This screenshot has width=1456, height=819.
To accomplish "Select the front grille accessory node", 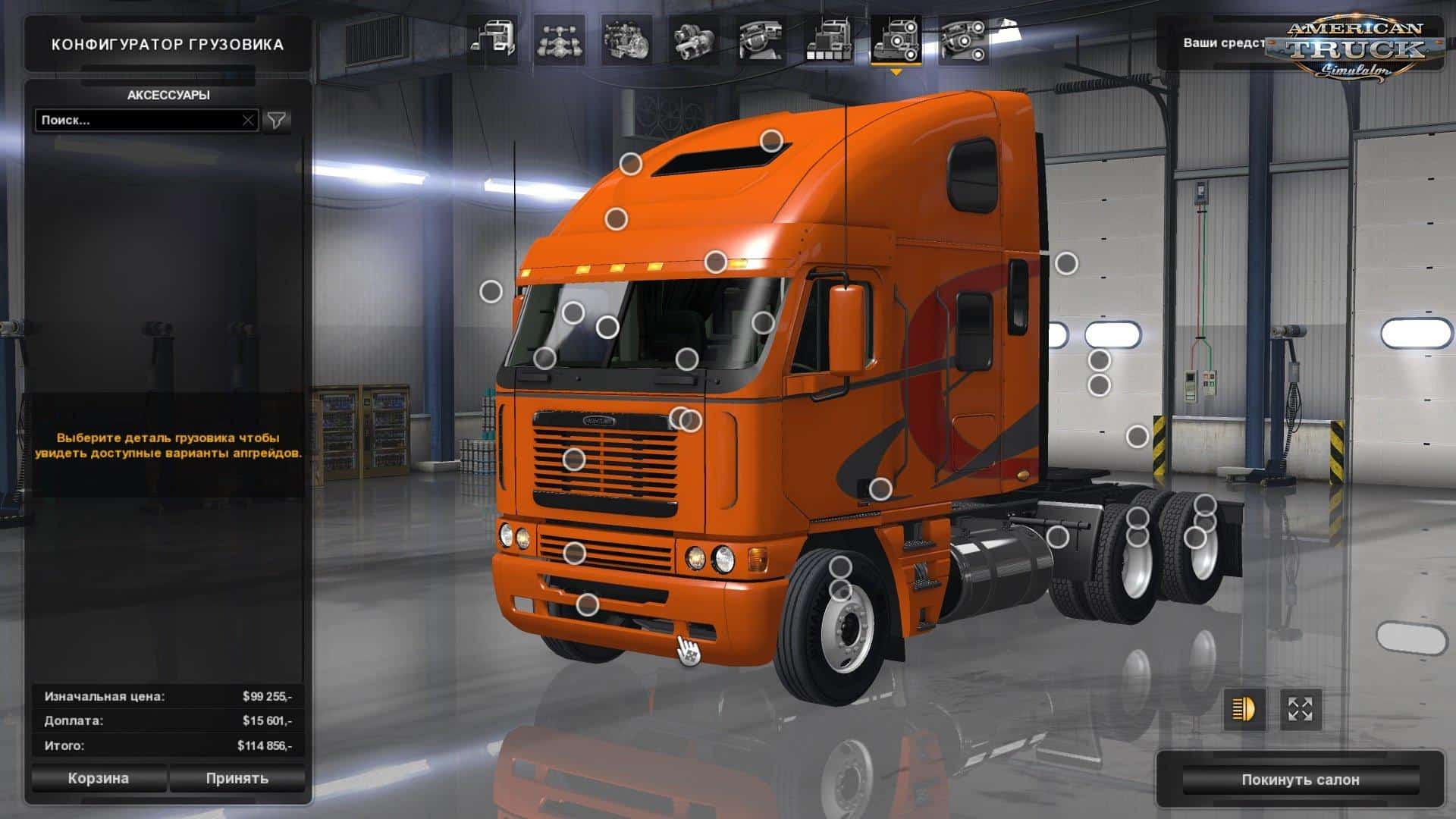I will pos(574,459).
